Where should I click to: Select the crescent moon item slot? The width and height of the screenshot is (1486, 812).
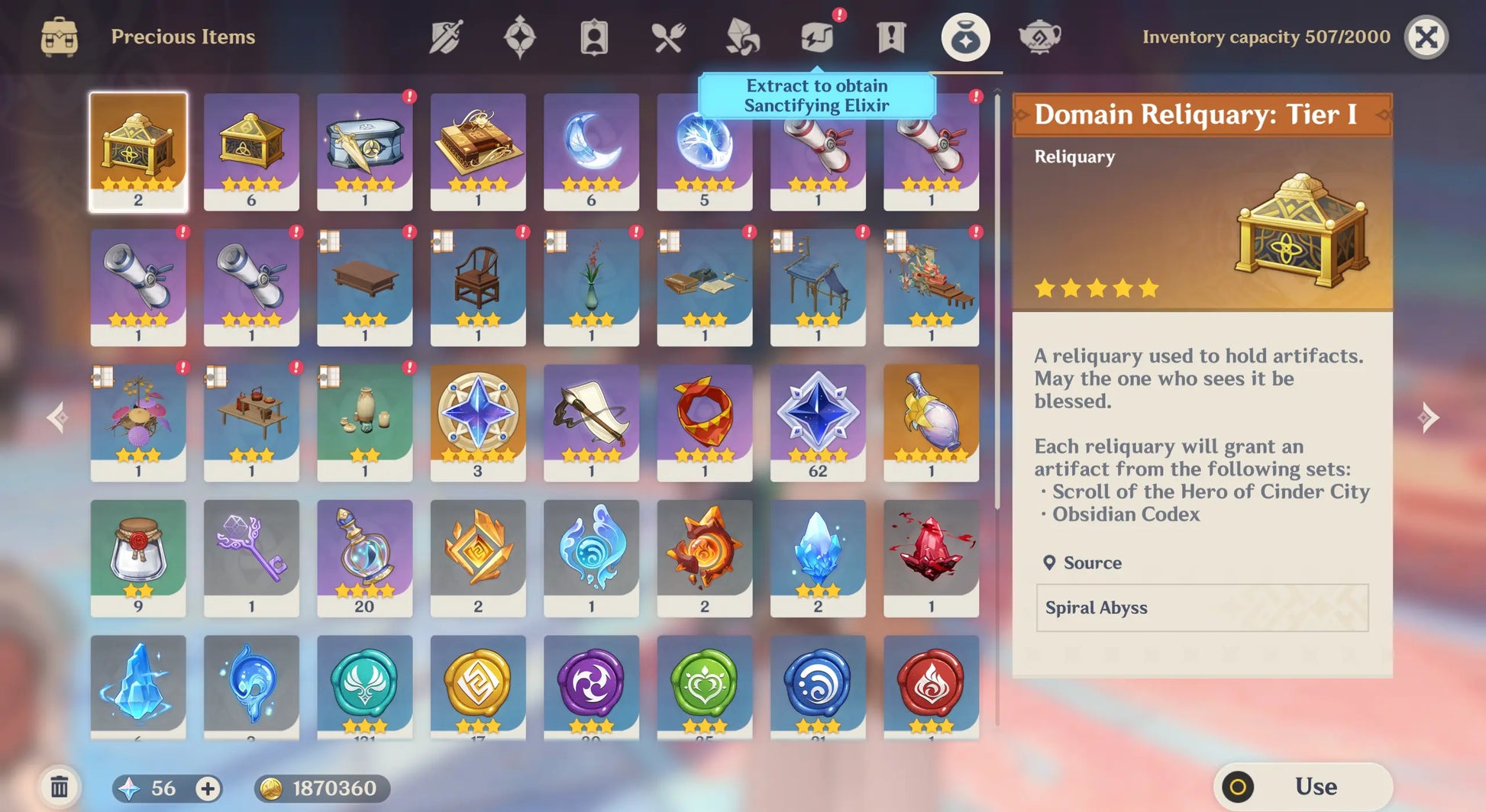tap(591, 151)
